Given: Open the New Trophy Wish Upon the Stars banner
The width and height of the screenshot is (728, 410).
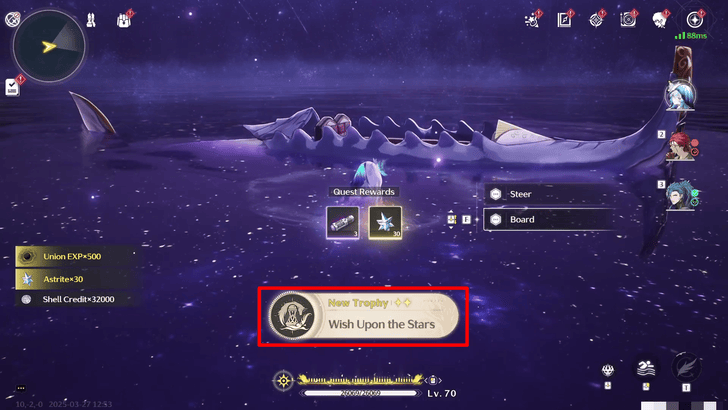Looking at the screenshot, I should (362, 316).
